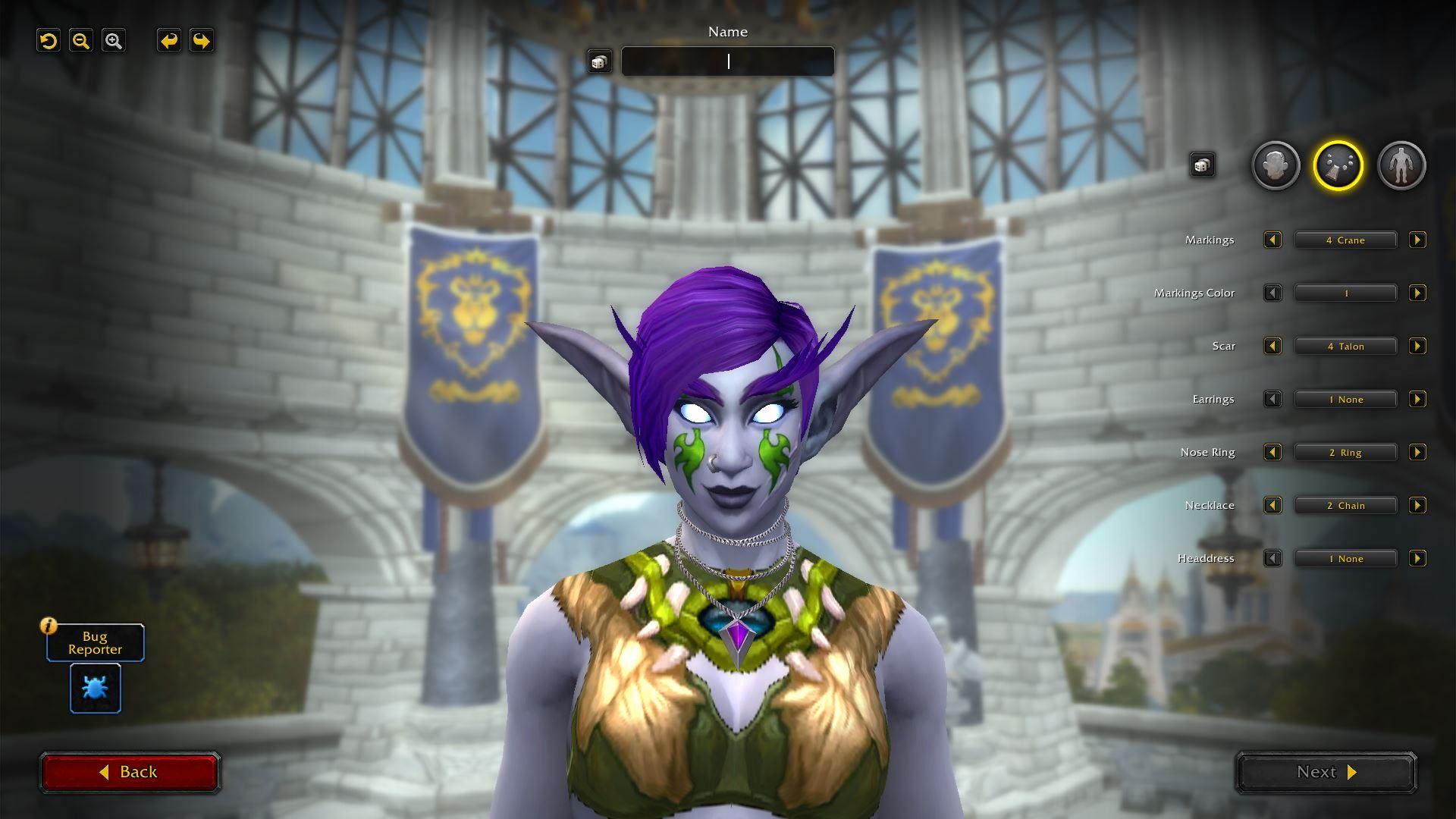Screen dimensions: 1456x819
Task: Rotate character right with yellow arrow
Action: pos(202,41)
